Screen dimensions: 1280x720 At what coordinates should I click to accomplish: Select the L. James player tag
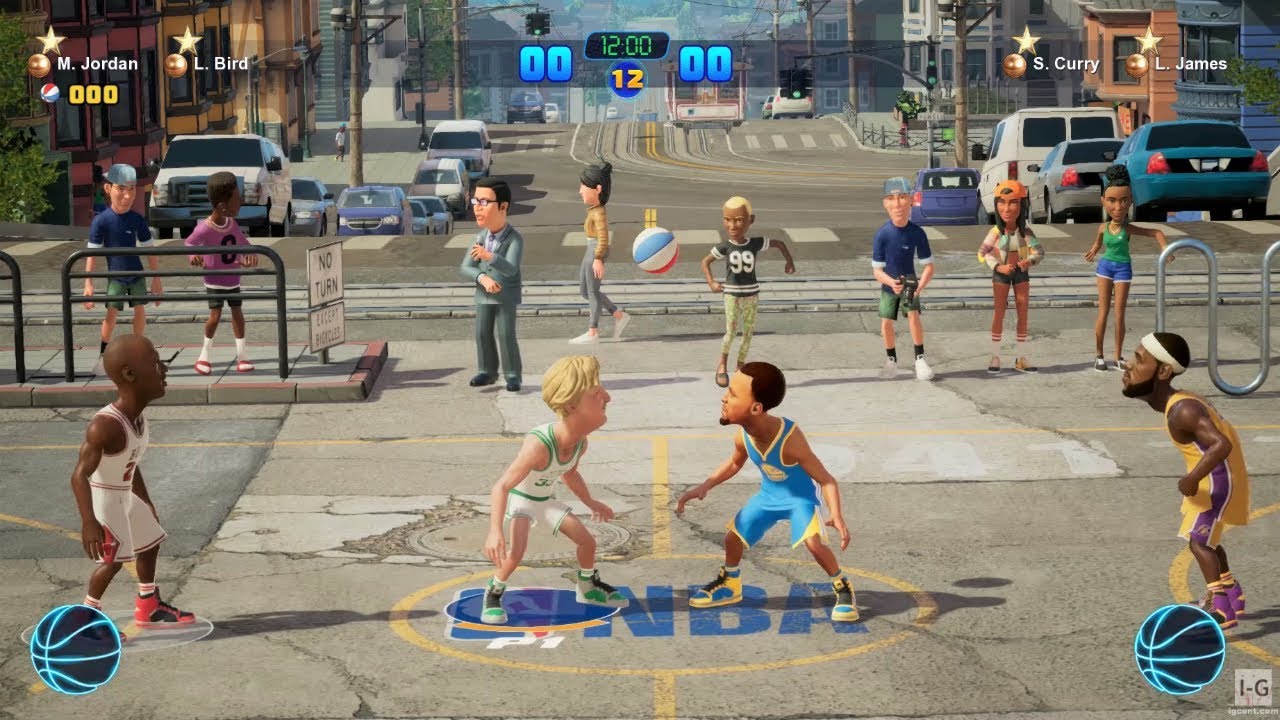coord(1176,64)
